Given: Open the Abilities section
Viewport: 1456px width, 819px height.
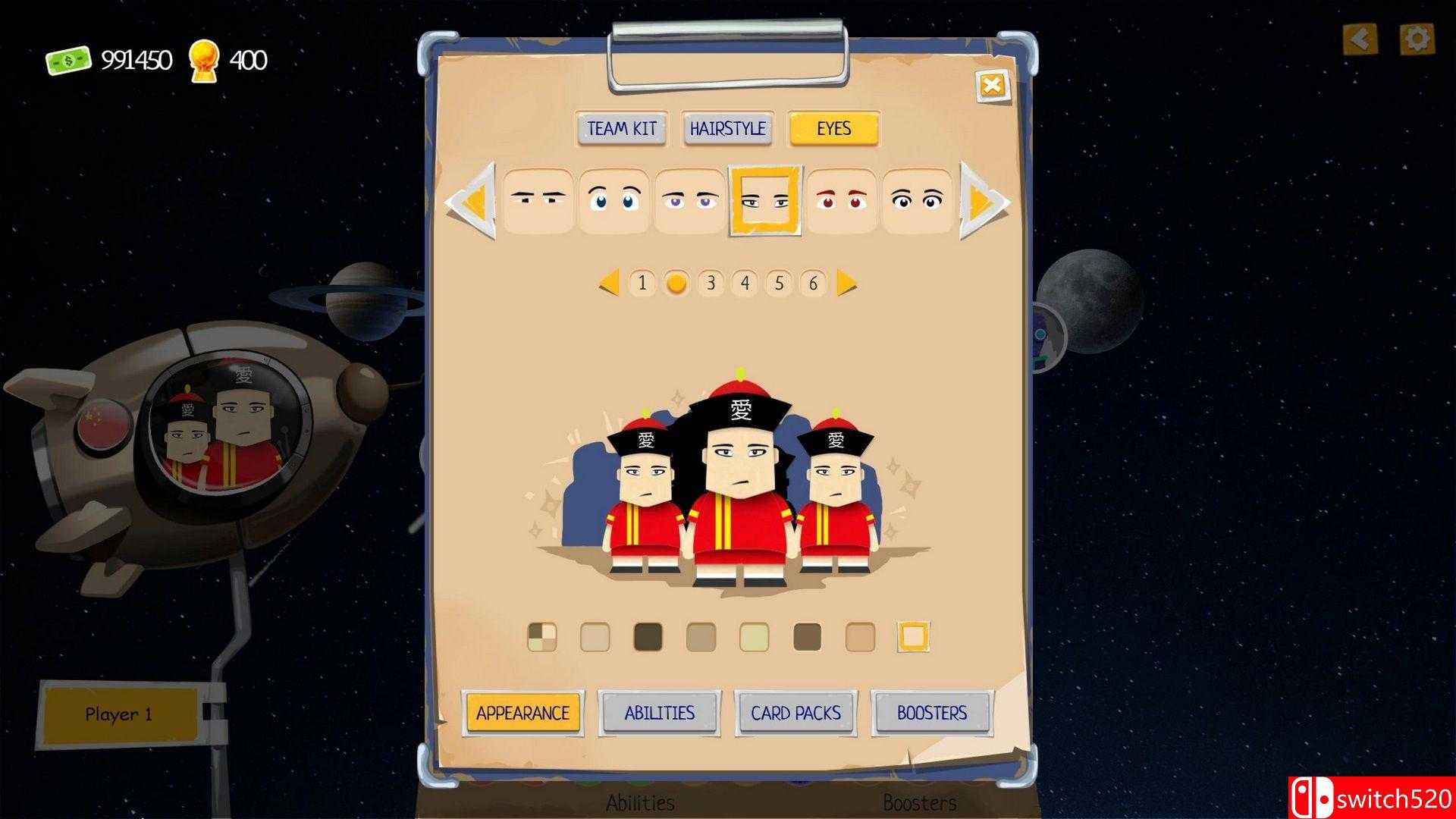Looking at the screenshot, I should [659, 713].
